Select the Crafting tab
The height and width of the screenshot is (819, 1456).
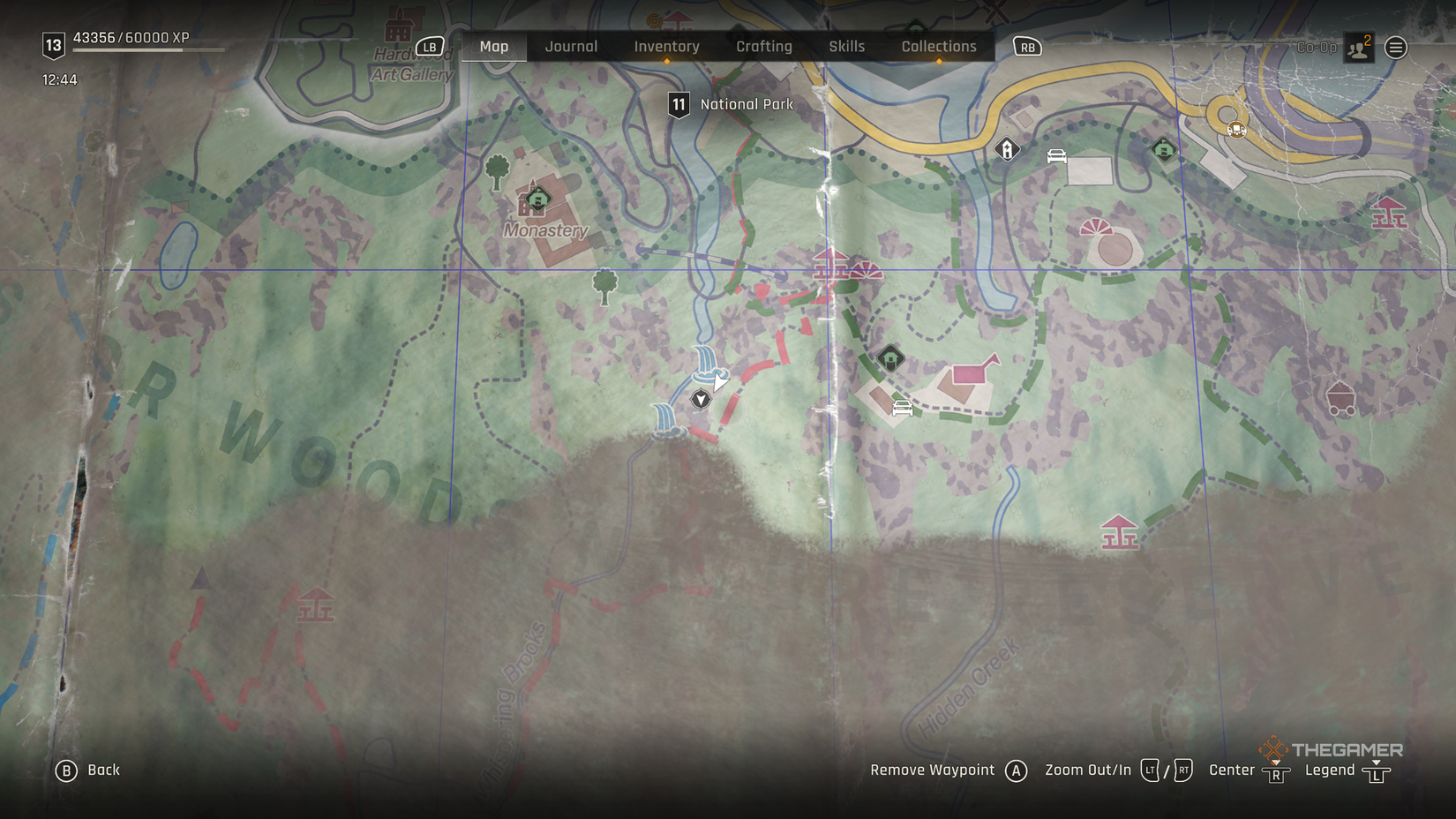[x=764, y=47]
